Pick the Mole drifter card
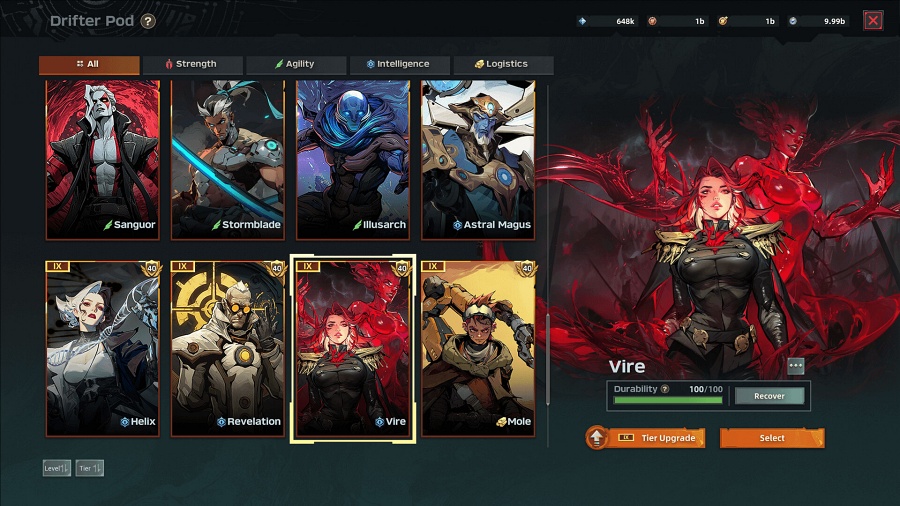 click(478, 348)
